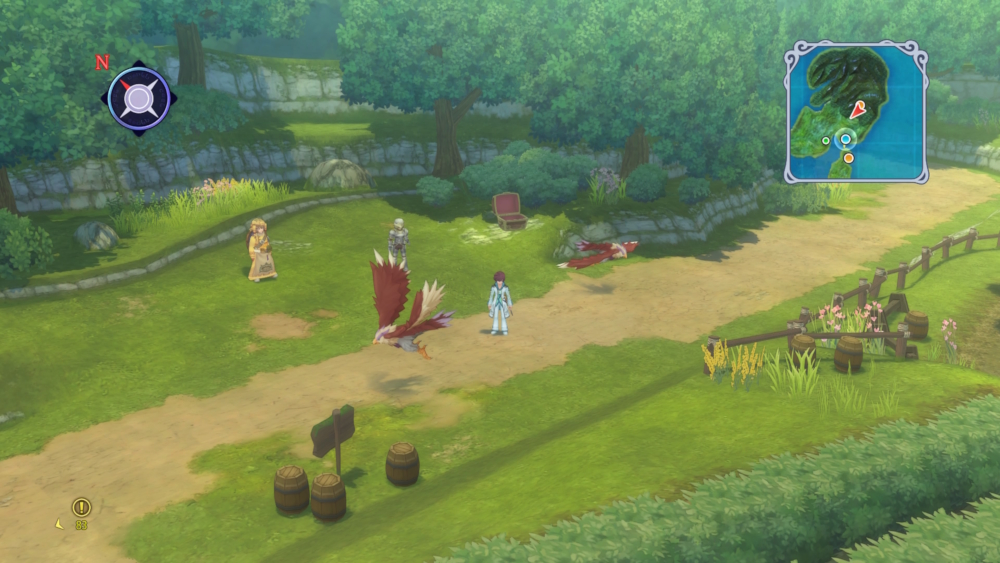Select the yellow exclamation alert icon

(81, 507)
